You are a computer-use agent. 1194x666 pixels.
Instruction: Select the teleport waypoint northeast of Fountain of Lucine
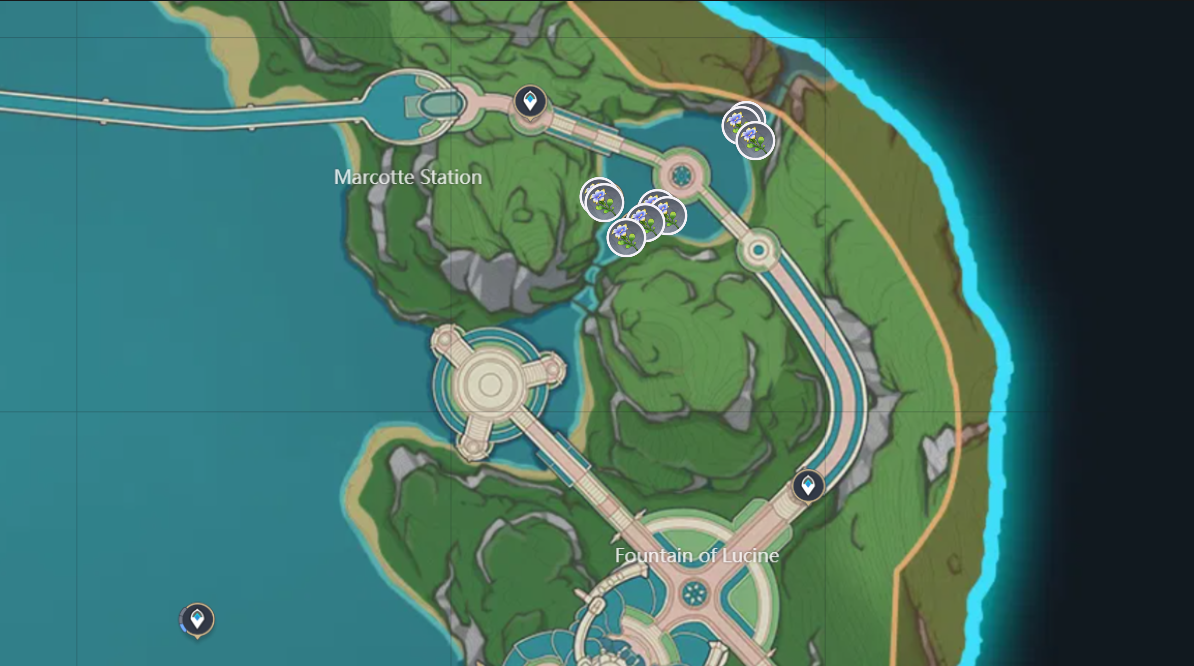pos(808,486)
